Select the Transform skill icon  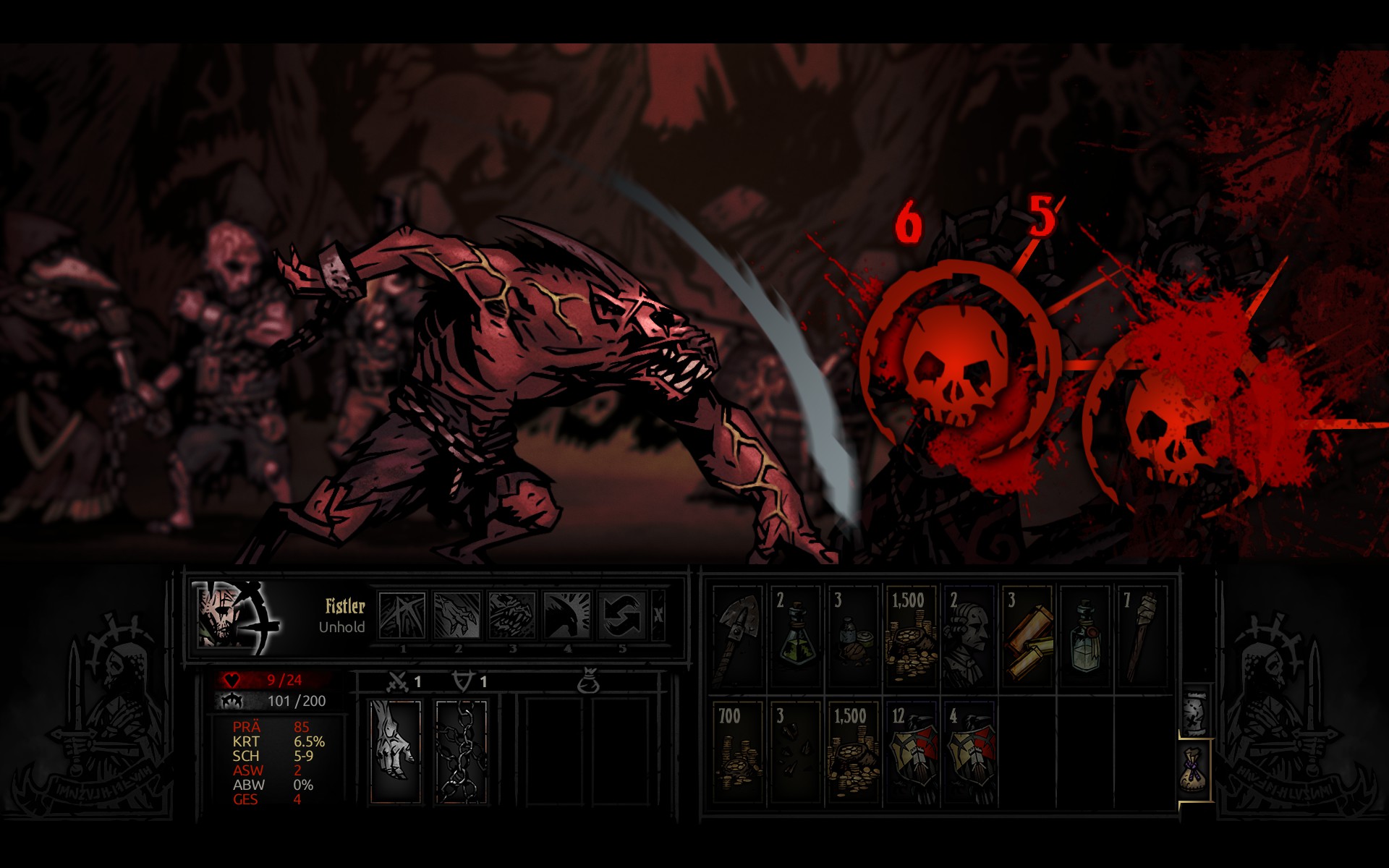403,615
